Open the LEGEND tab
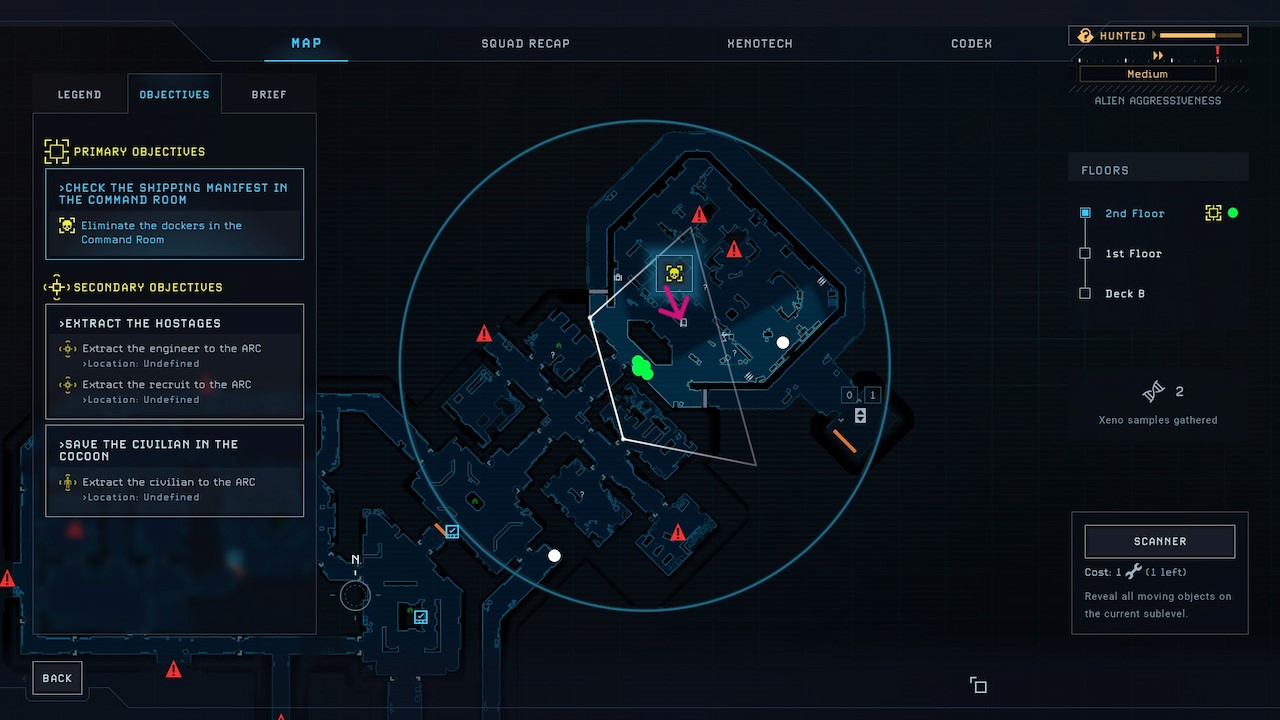 [x=79, y=94]
